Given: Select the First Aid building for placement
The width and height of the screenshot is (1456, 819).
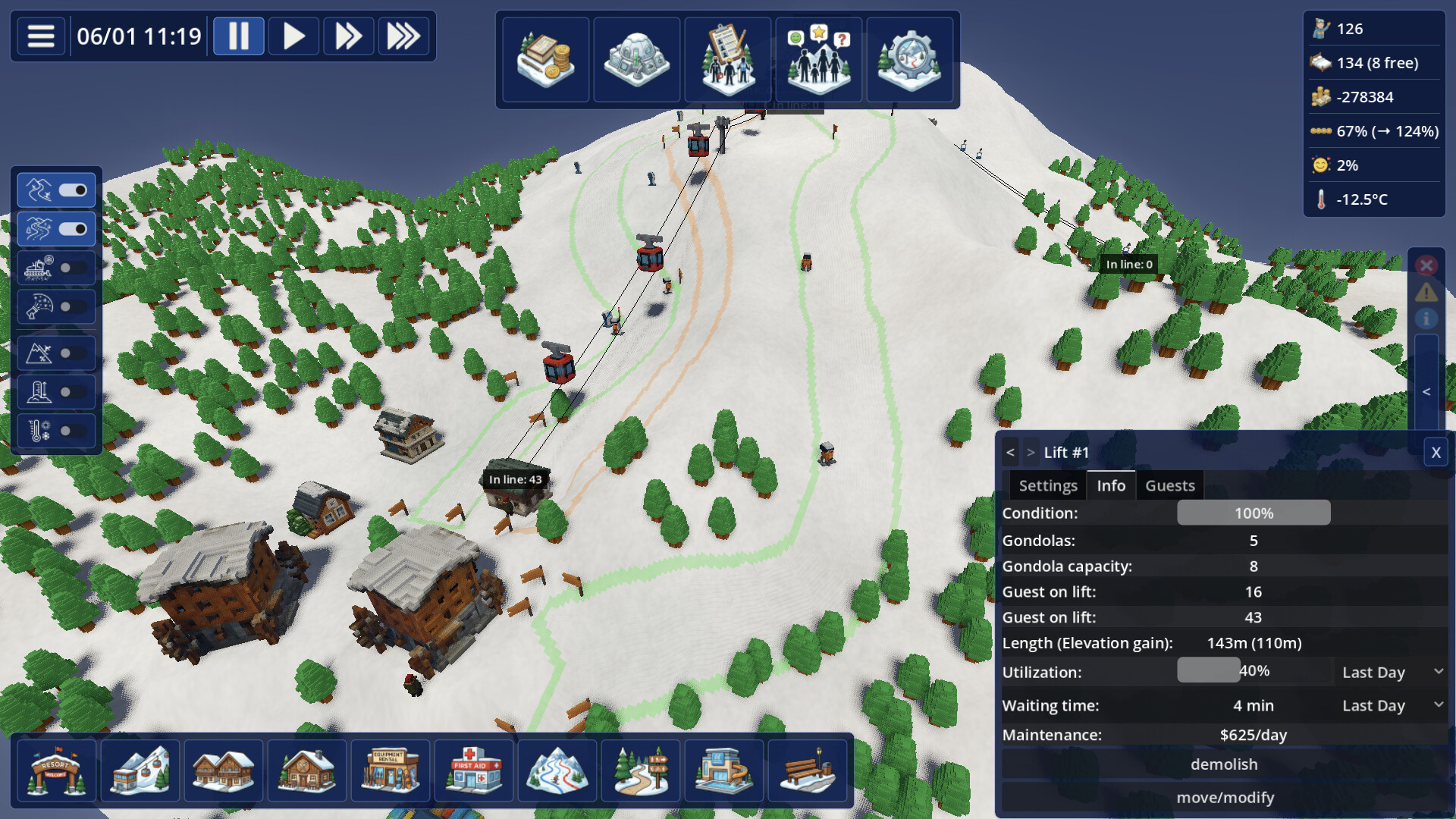Looking at the screenshot, I should (x=474, y=770).
